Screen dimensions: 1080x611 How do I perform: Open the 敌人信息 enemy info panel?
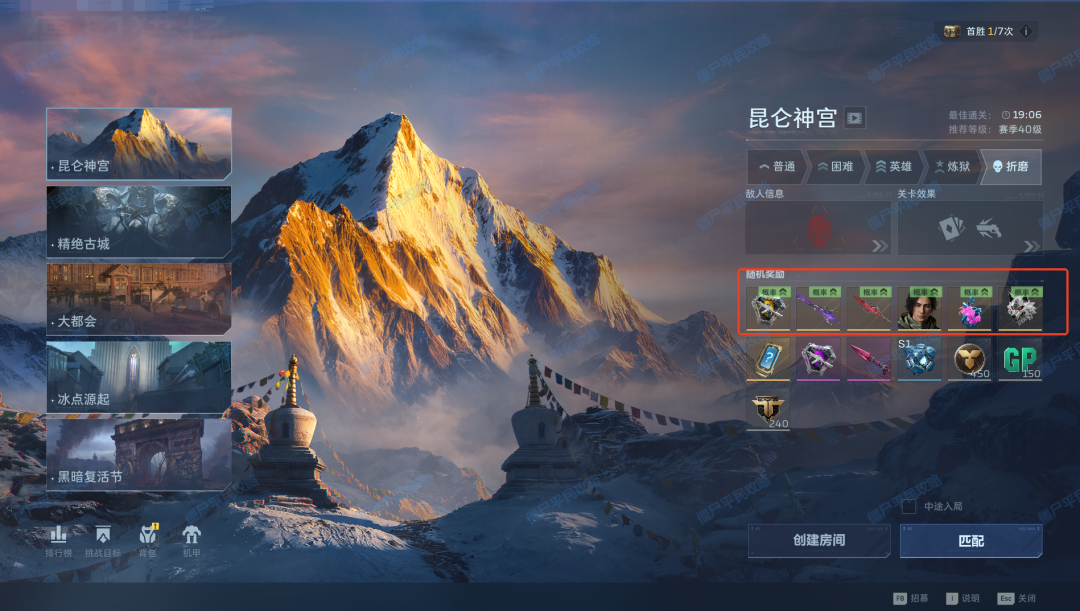(818, 229)
